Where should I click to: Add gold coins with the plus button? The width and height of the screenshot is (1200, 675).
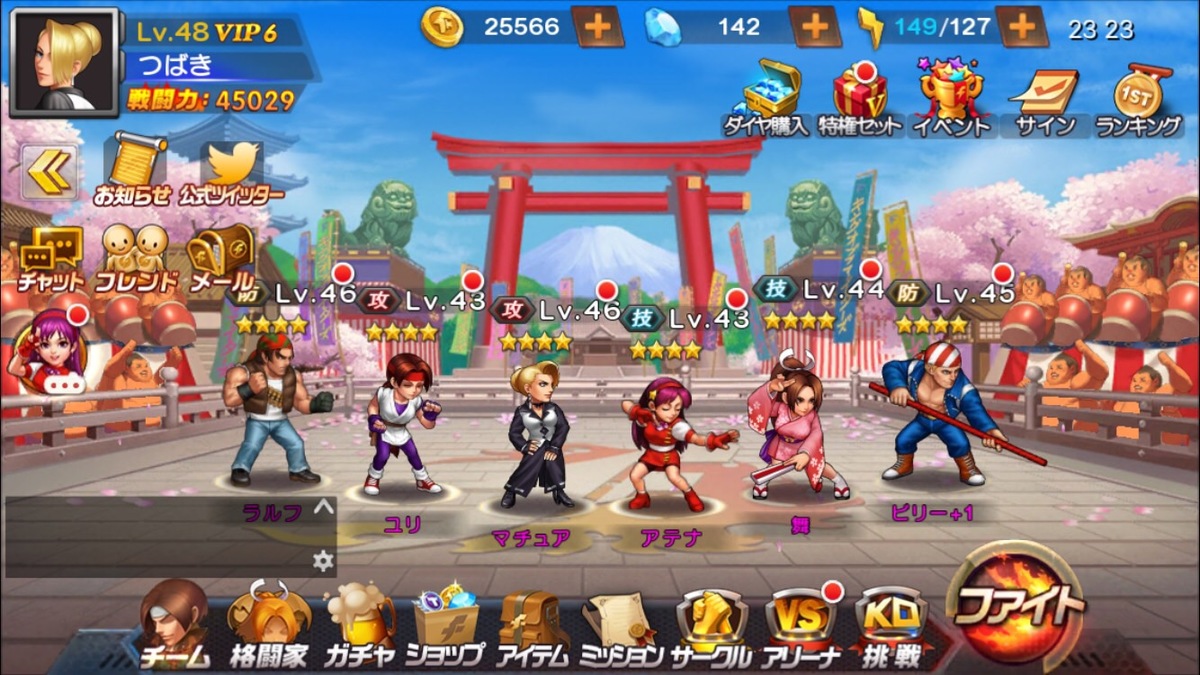(598, 27)
